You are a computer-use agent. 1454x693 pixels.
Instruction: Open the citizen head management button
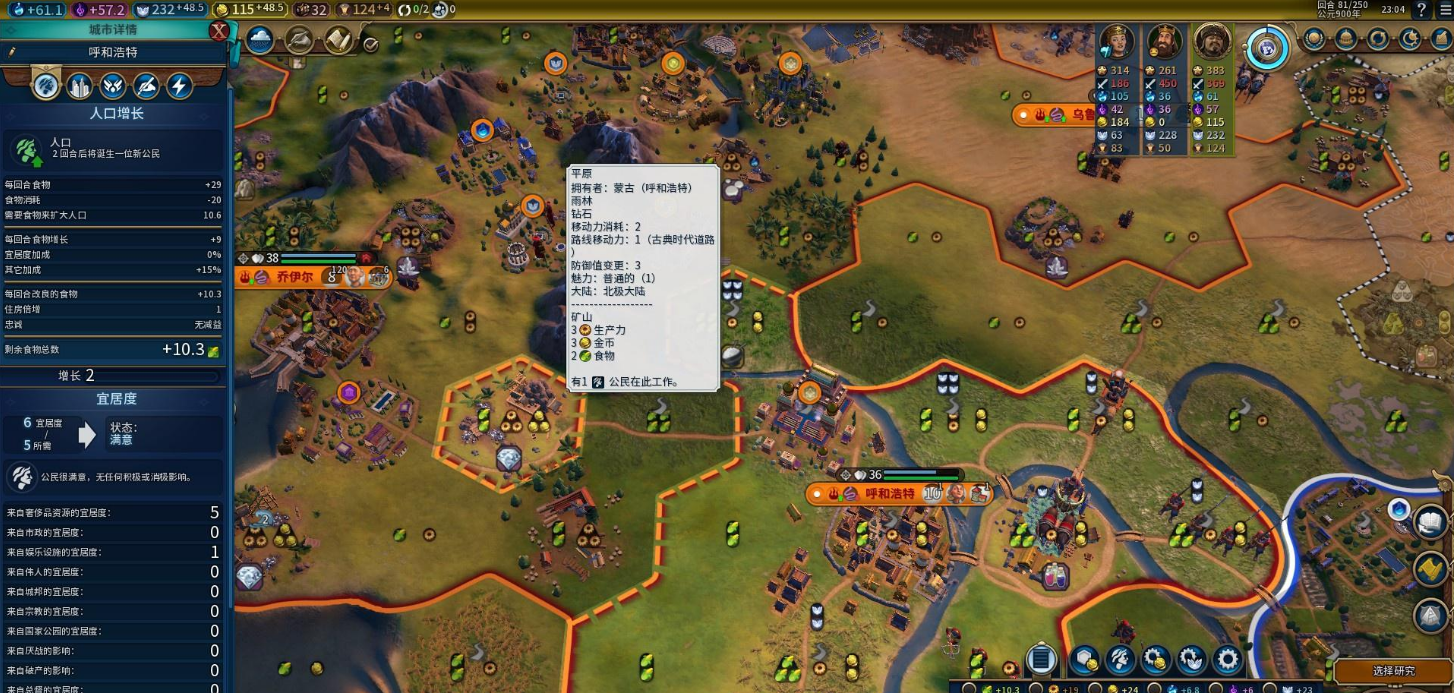click(1120, 659)
